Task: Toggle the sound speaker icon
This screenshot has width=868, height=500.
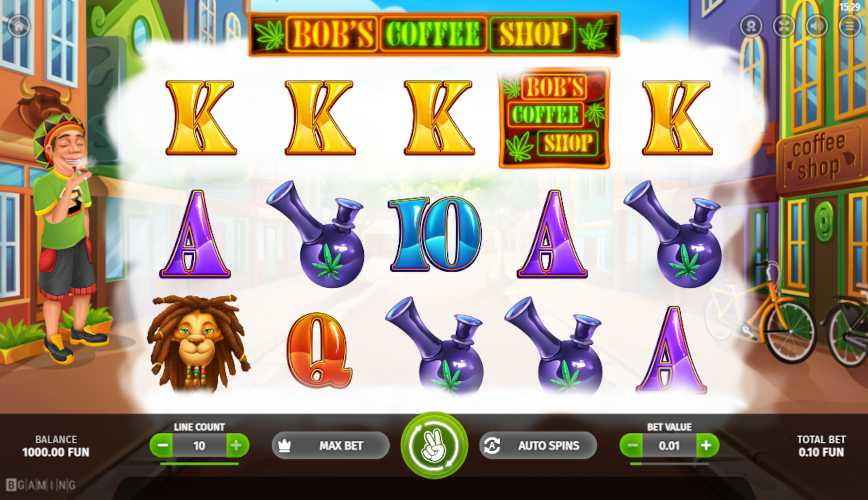Action: (x=816, y=26)
